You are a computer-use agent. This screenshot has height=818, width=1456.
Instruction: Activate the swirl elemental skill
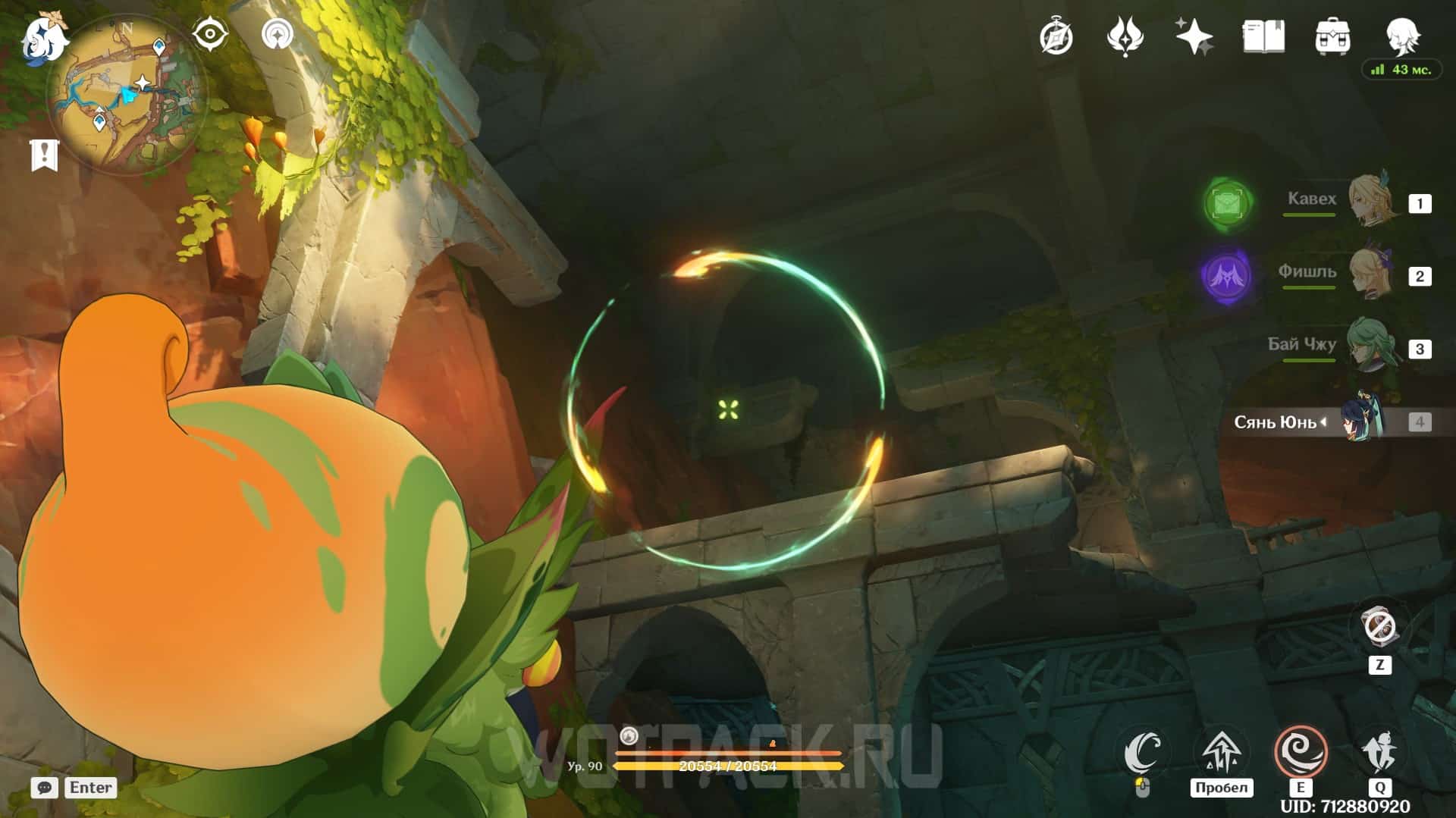1301,752
